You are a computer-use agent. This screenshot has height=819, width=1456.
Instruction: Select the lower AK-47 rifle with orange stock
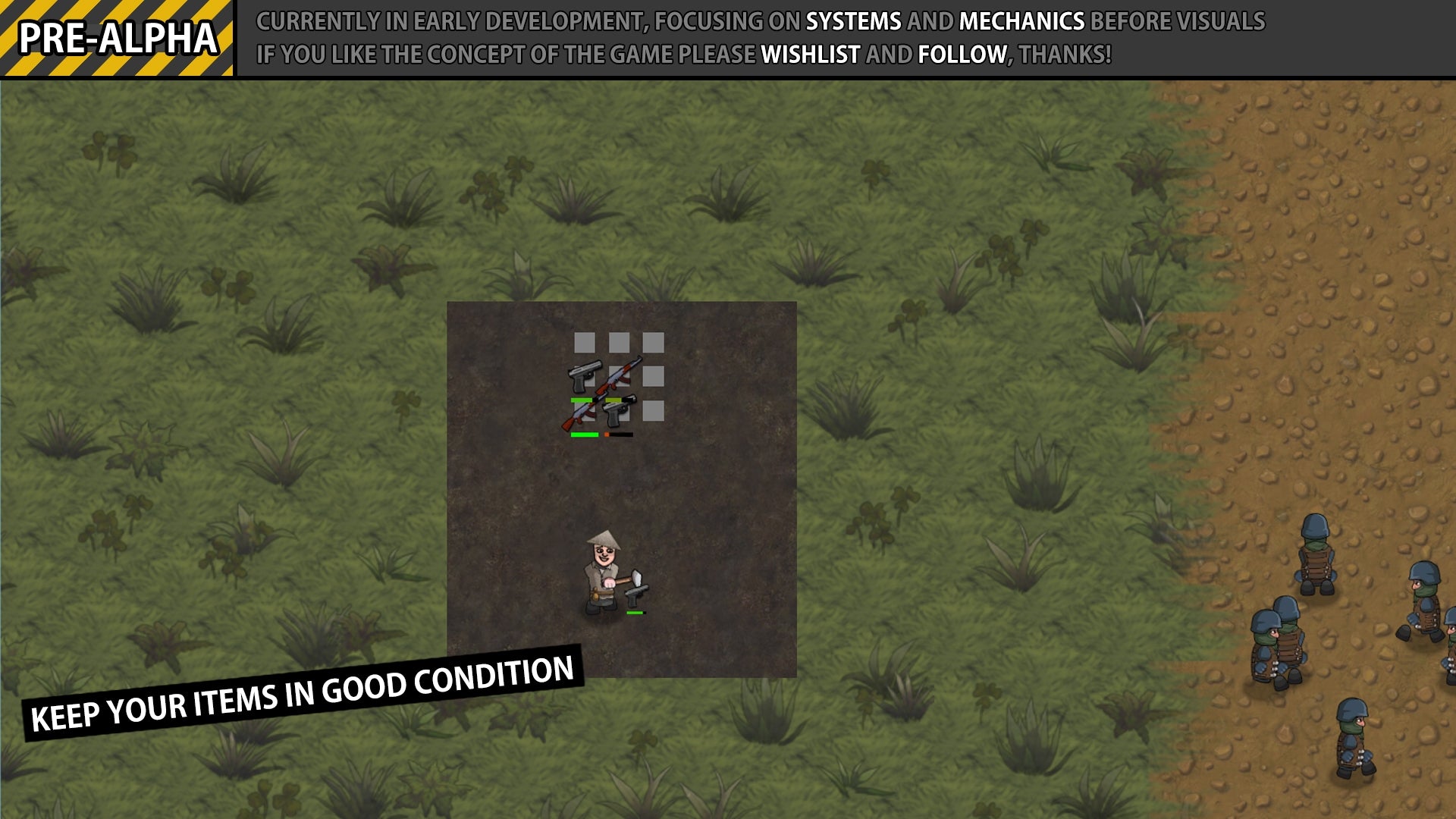point(579,415)
